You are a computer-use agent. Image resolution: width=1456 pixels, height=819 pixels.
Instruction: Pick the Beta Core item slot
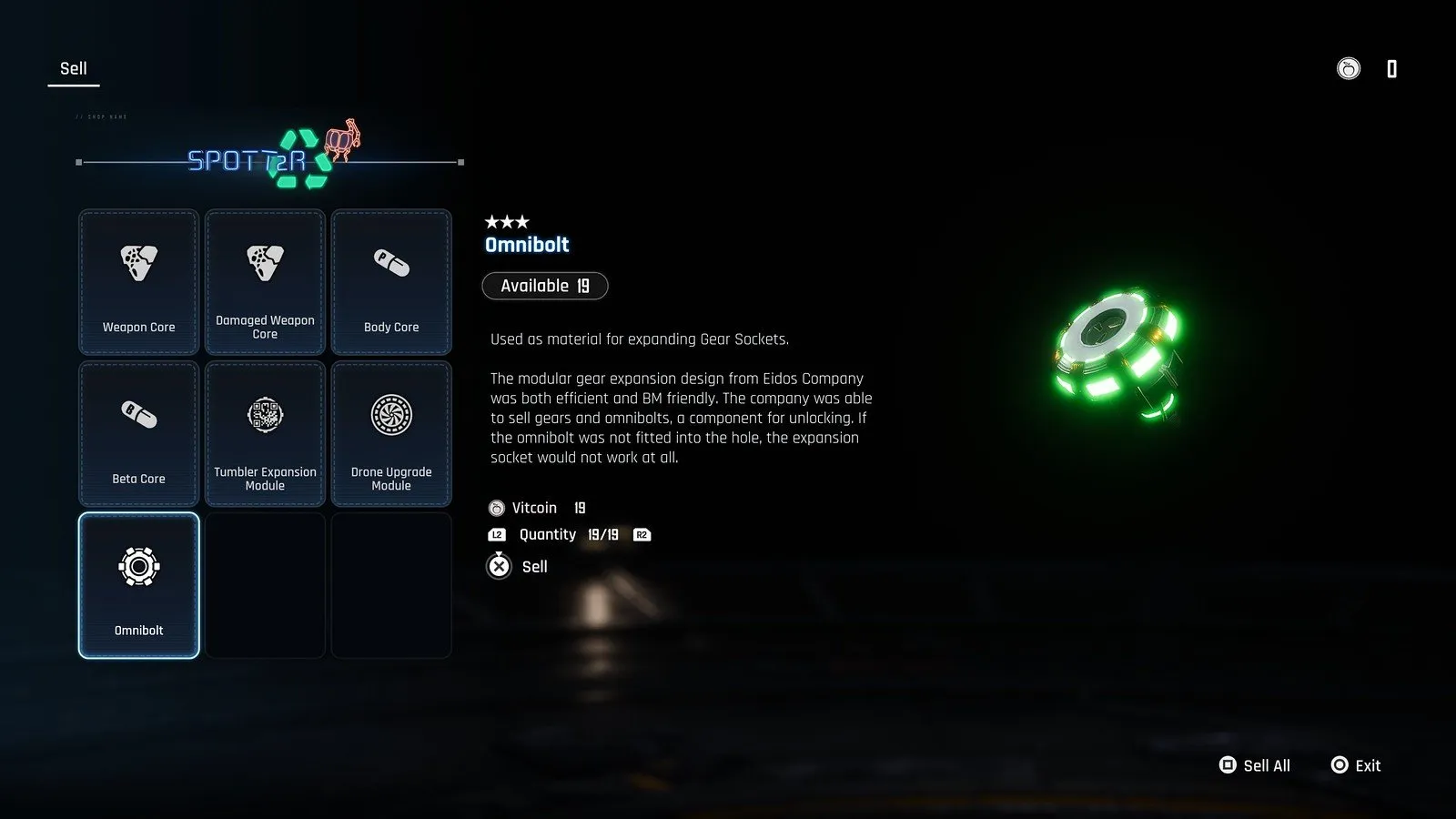click(x=138, y=433)
